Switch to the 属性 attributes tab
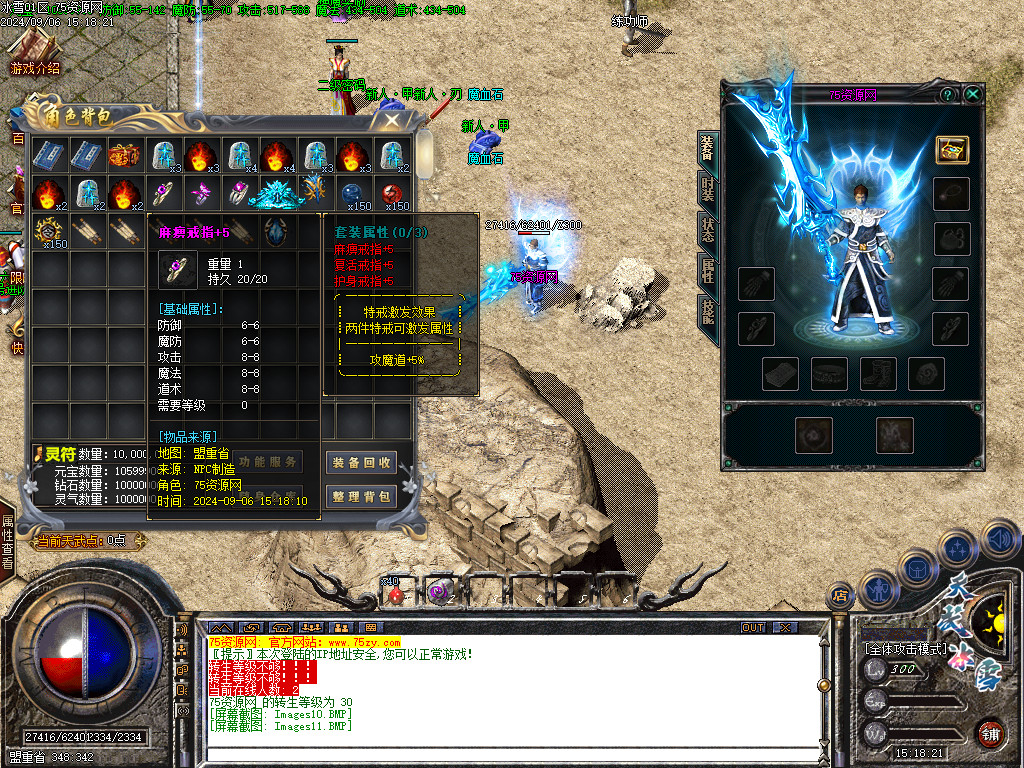 pyautogui.click(x=707, y=271)
